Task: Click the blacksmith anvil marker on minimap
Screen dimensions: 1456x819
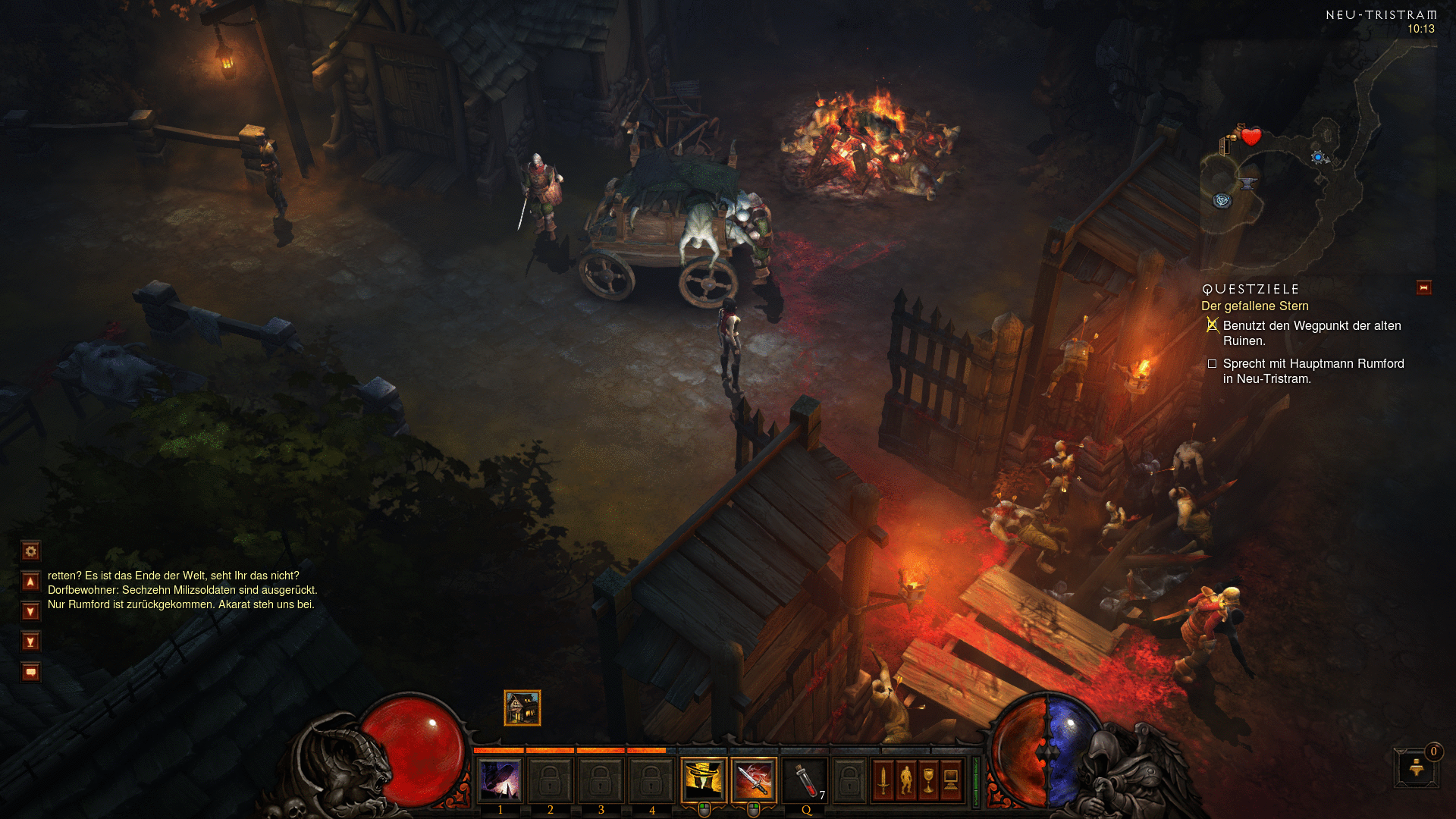Action: click(1247, 184)
